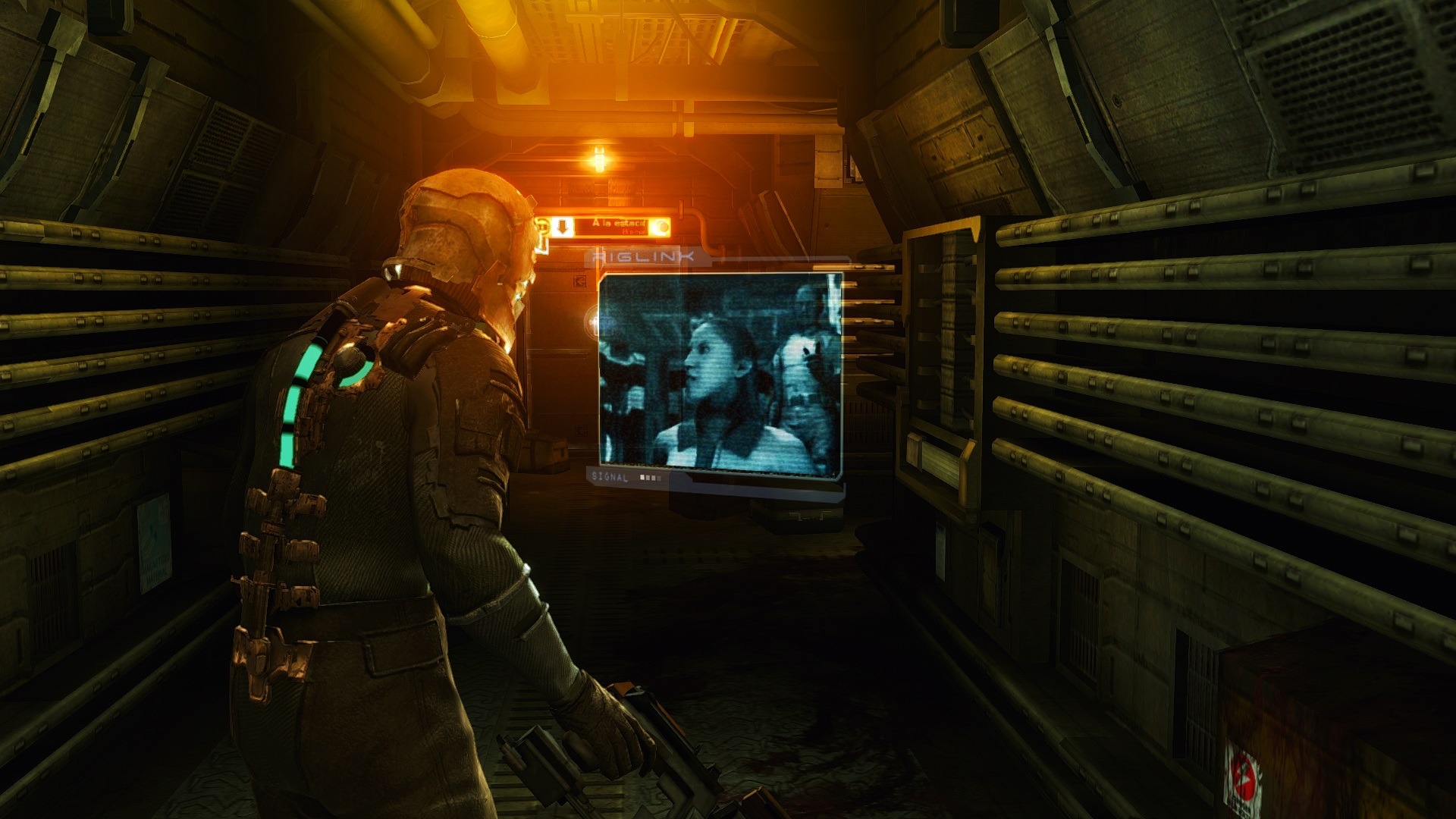Select the 'A la estación' sign text
The image size is (1456, 819).
(x=620, y=224)
